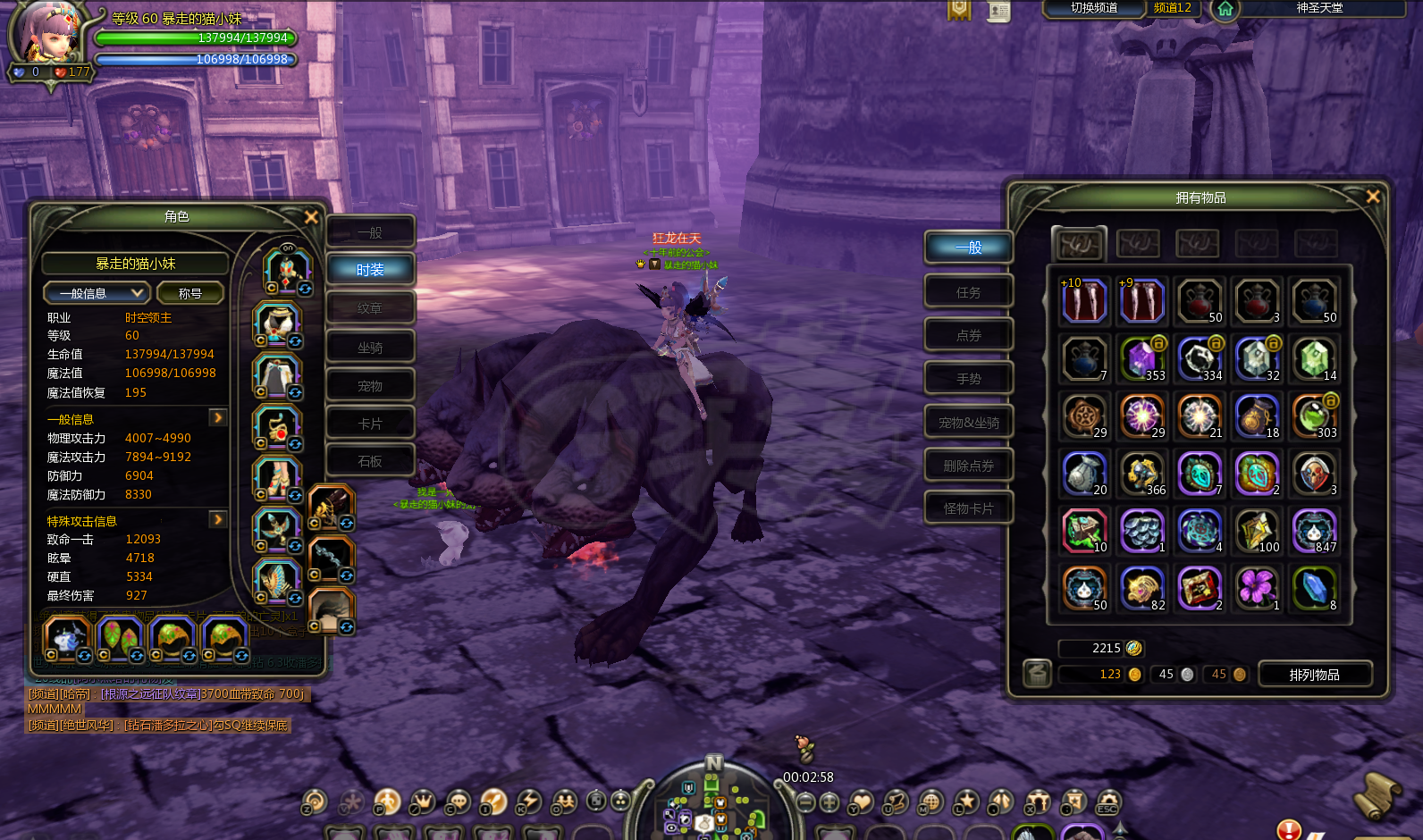
Task: Switch to the 石板 tab
Action: click(370, 461)
